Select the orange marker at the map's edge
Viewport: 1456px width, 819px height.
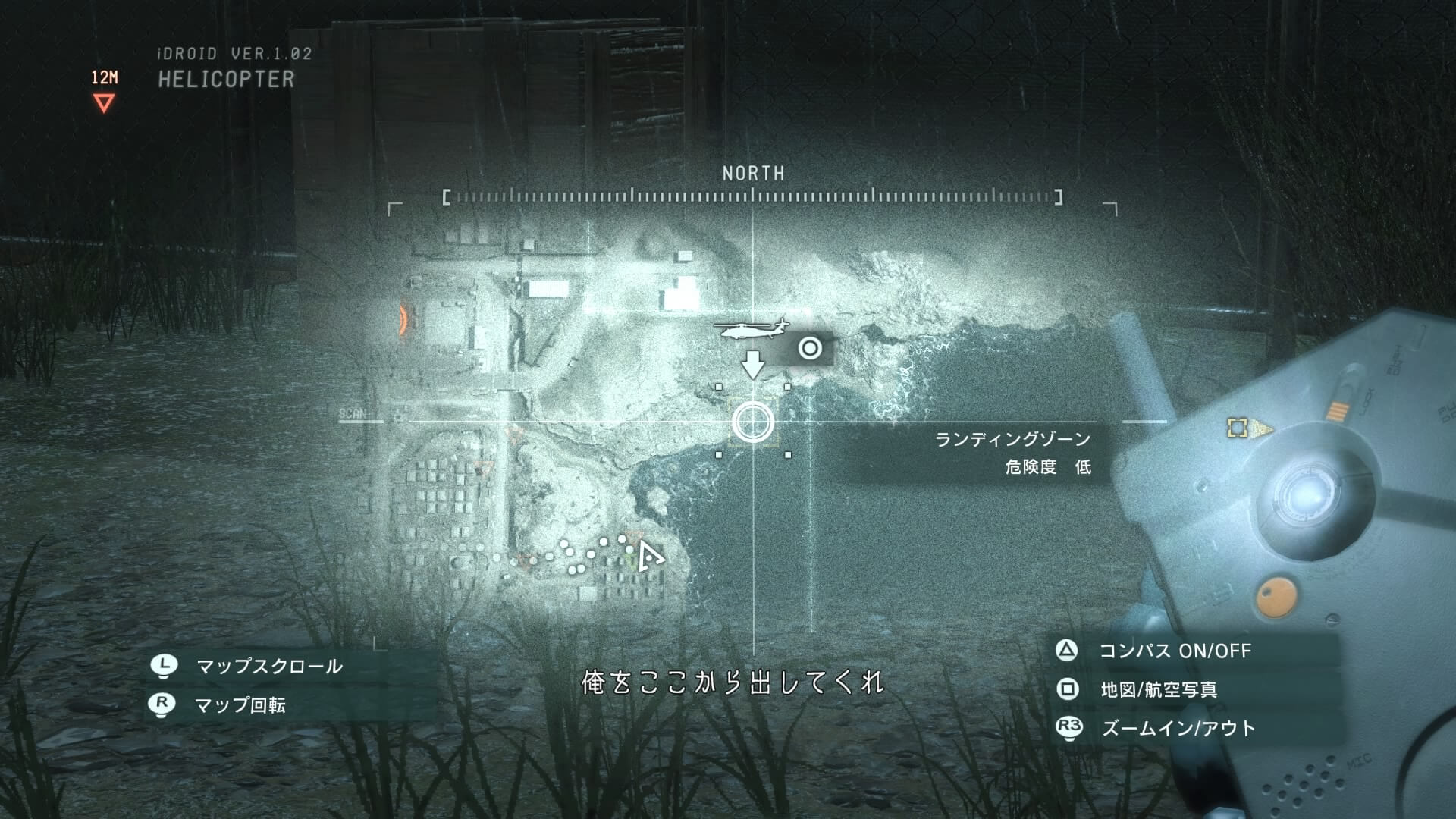[x=403, y=320]
